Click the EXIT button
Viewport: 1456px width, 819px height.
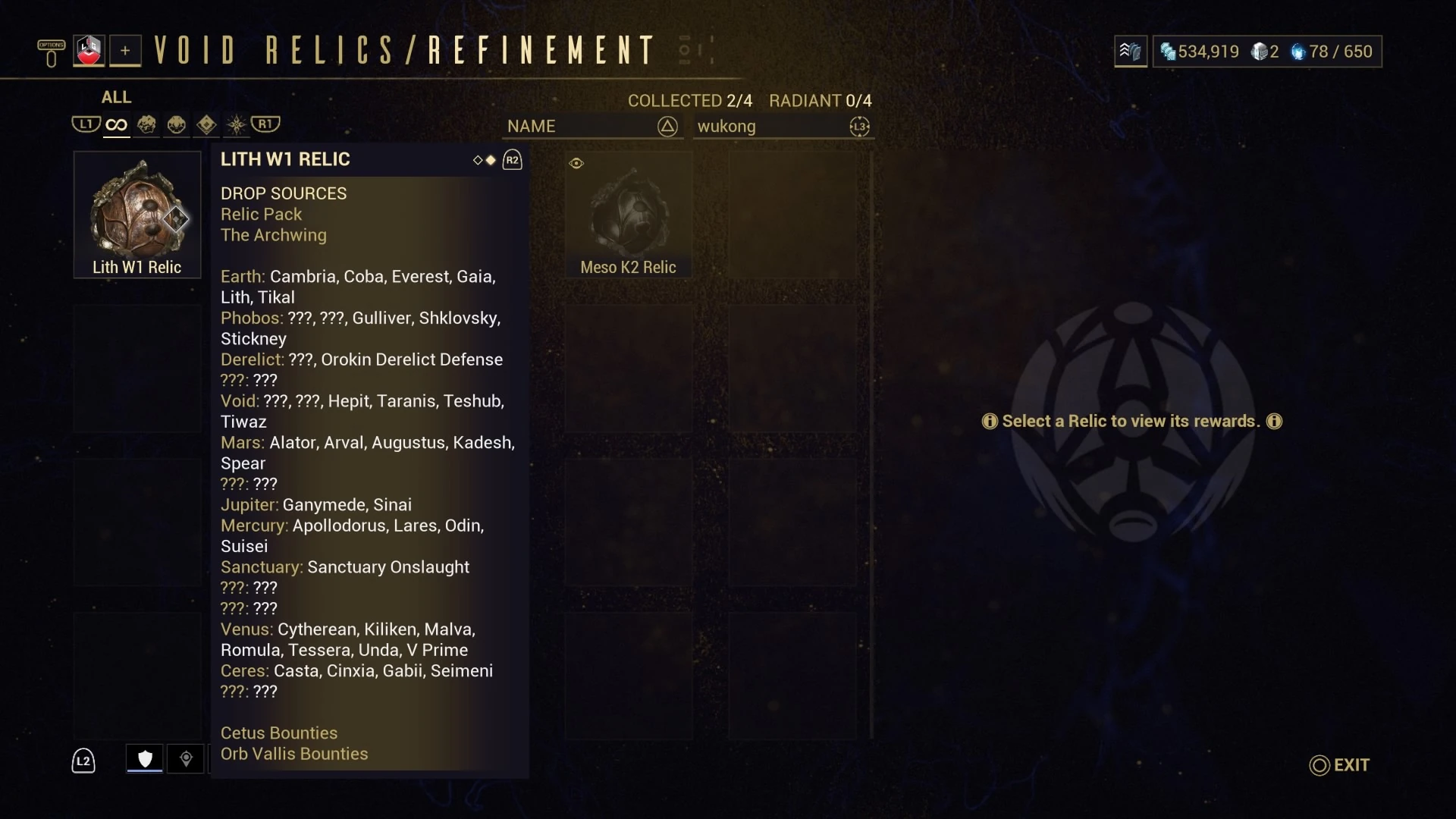pos(1339,765)
